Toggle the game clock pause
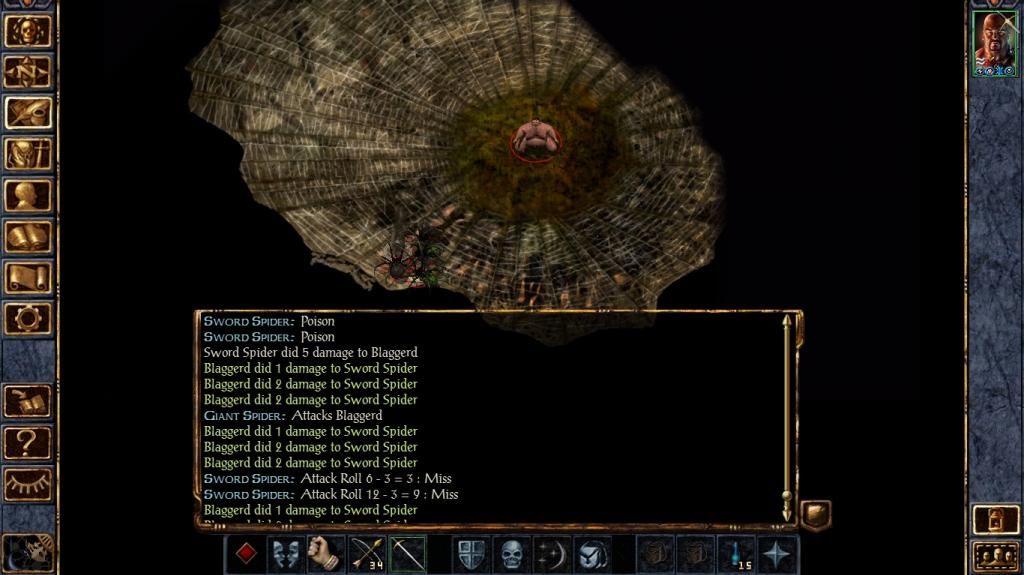 coord(26,551)
